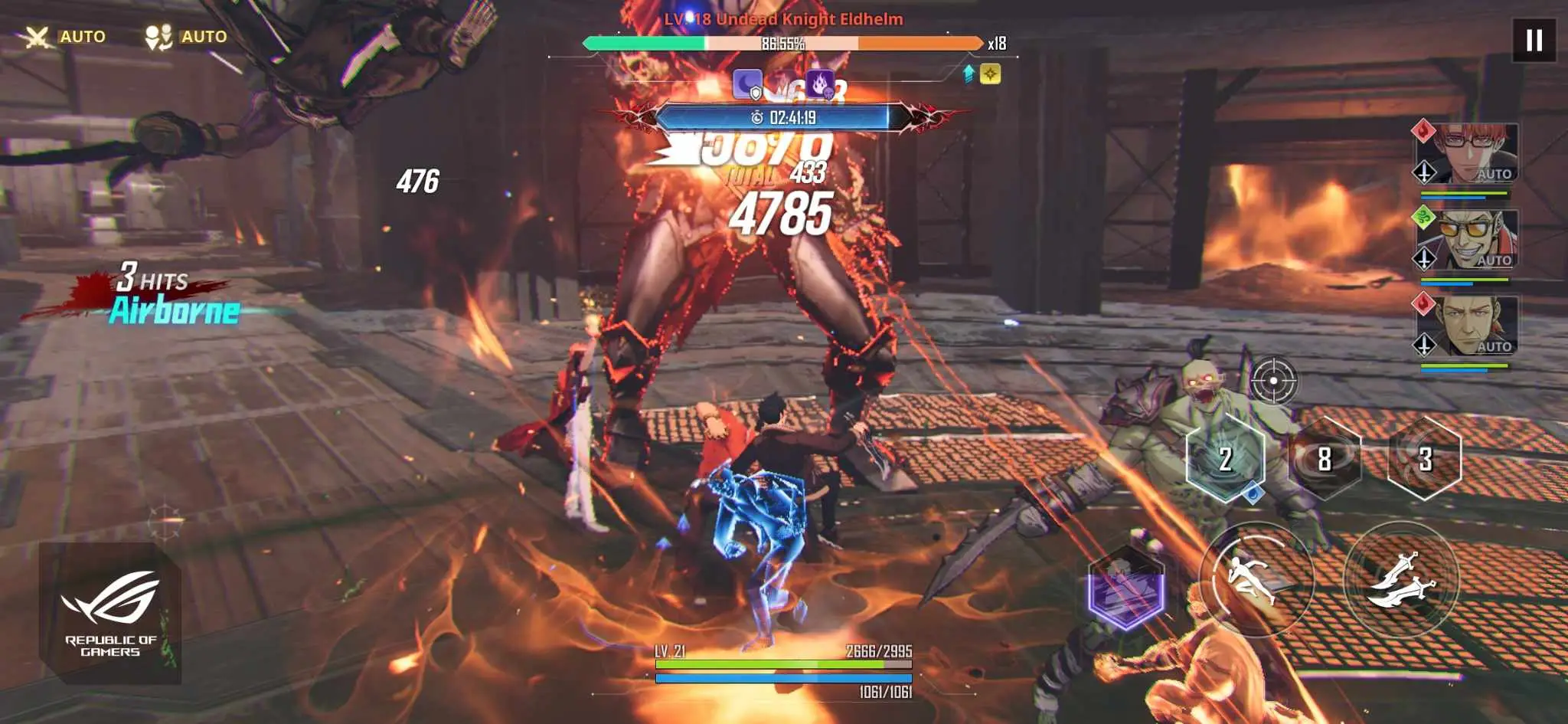Use the skill showing cooldown 8
This screenshot has width=1568, height=724.
(1325, 459)
